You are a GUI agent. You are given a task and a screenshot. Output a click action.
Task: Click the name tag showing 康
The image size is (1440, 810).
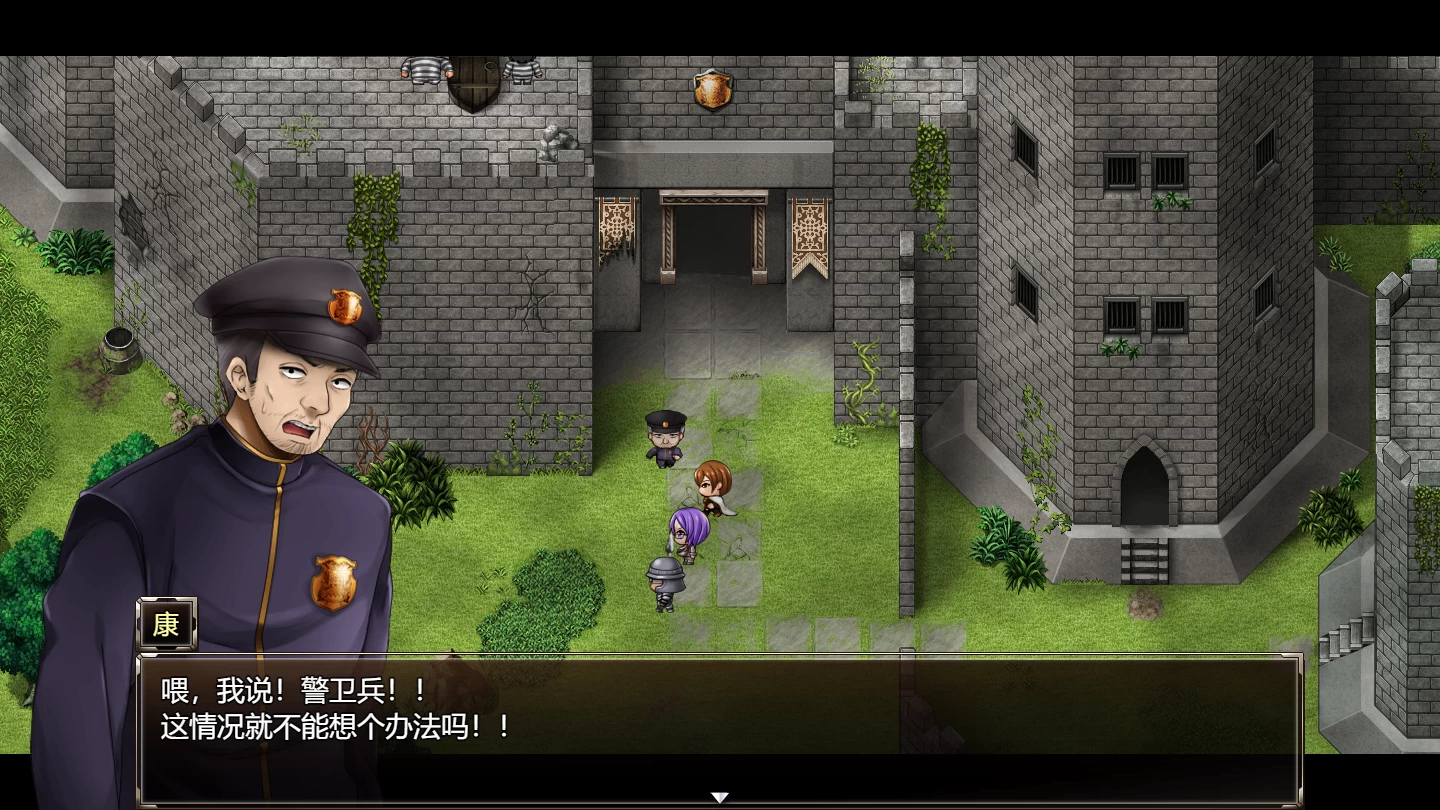pos(167,624)
